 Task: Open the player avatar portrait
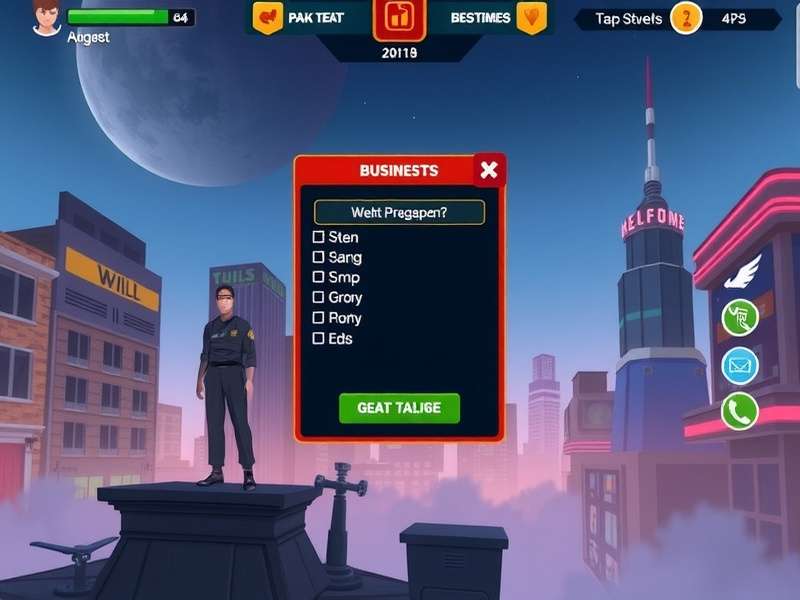pyautogui.click(x=46, y=17)
